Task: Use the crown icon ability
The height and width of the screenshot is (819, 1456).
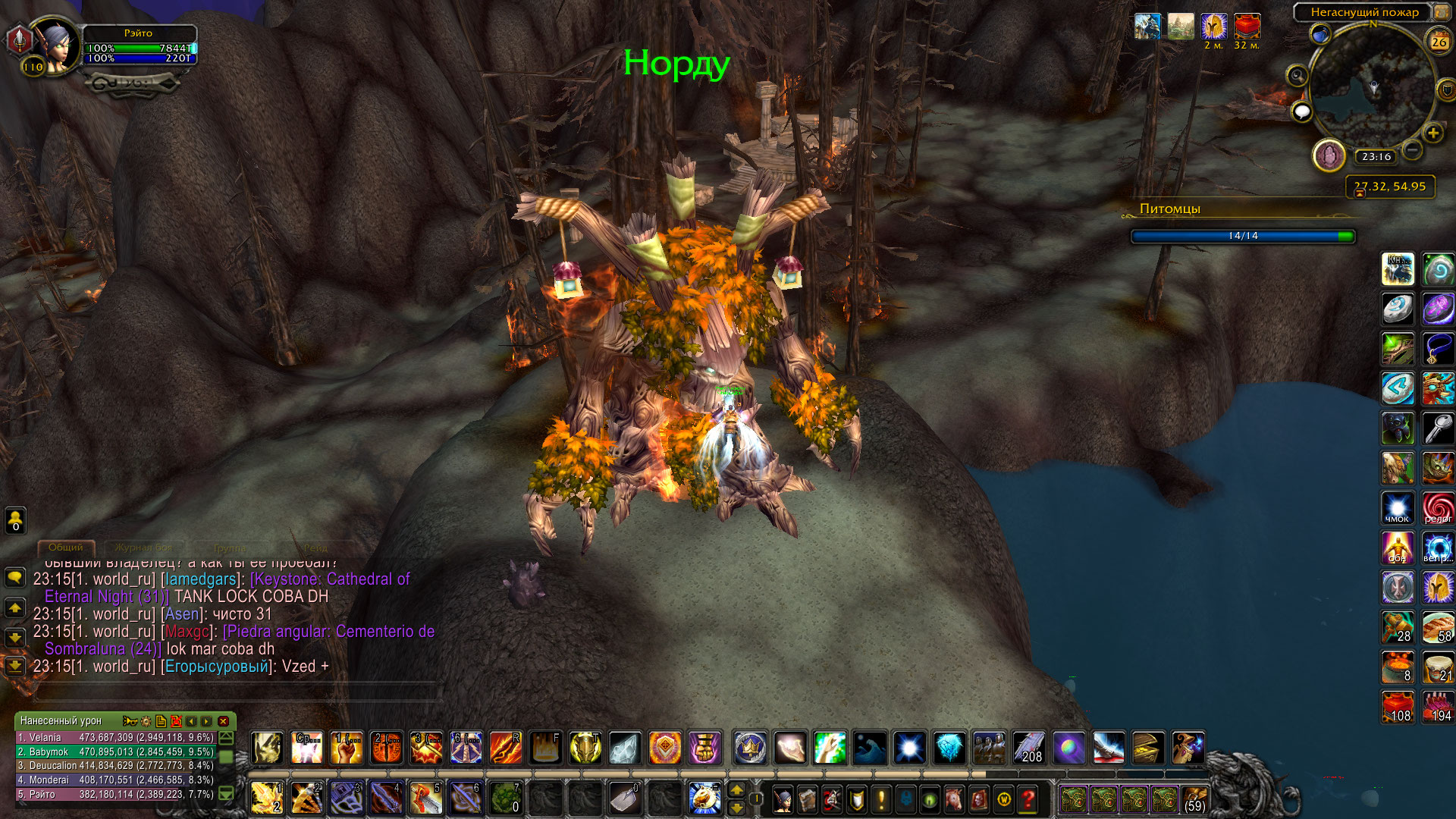Action: (750, 748)
